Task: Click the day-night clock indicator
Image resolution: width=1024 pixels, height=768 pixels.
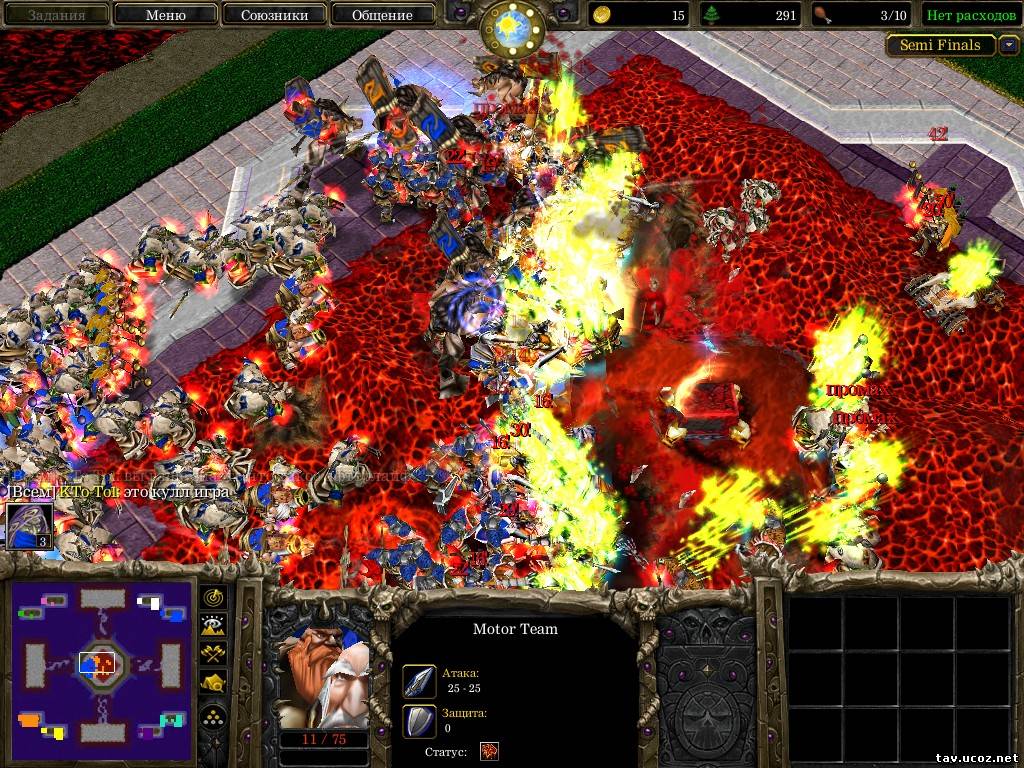Action: 511,29
